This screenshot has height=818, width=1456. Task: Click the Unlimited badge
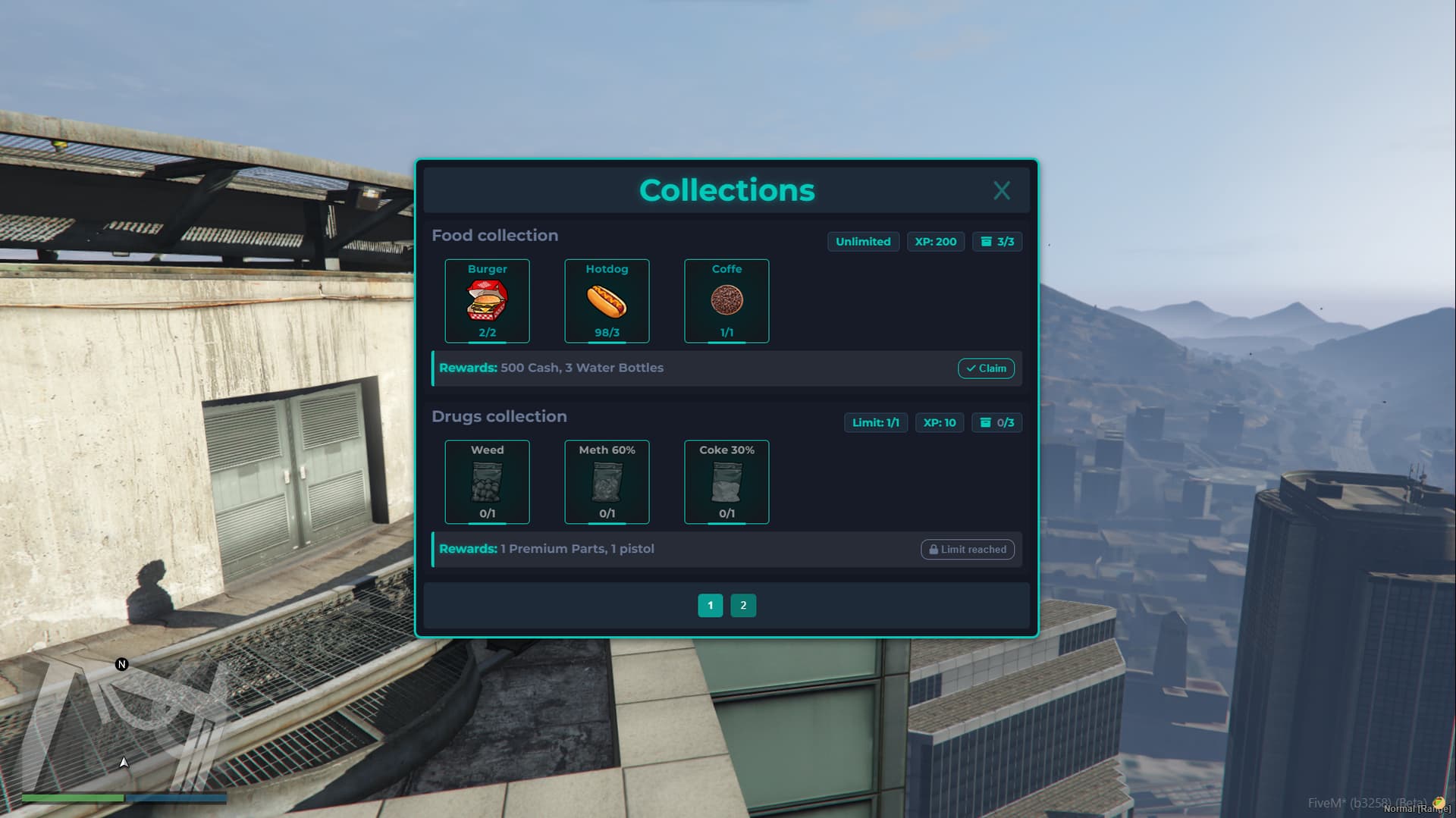862,241
